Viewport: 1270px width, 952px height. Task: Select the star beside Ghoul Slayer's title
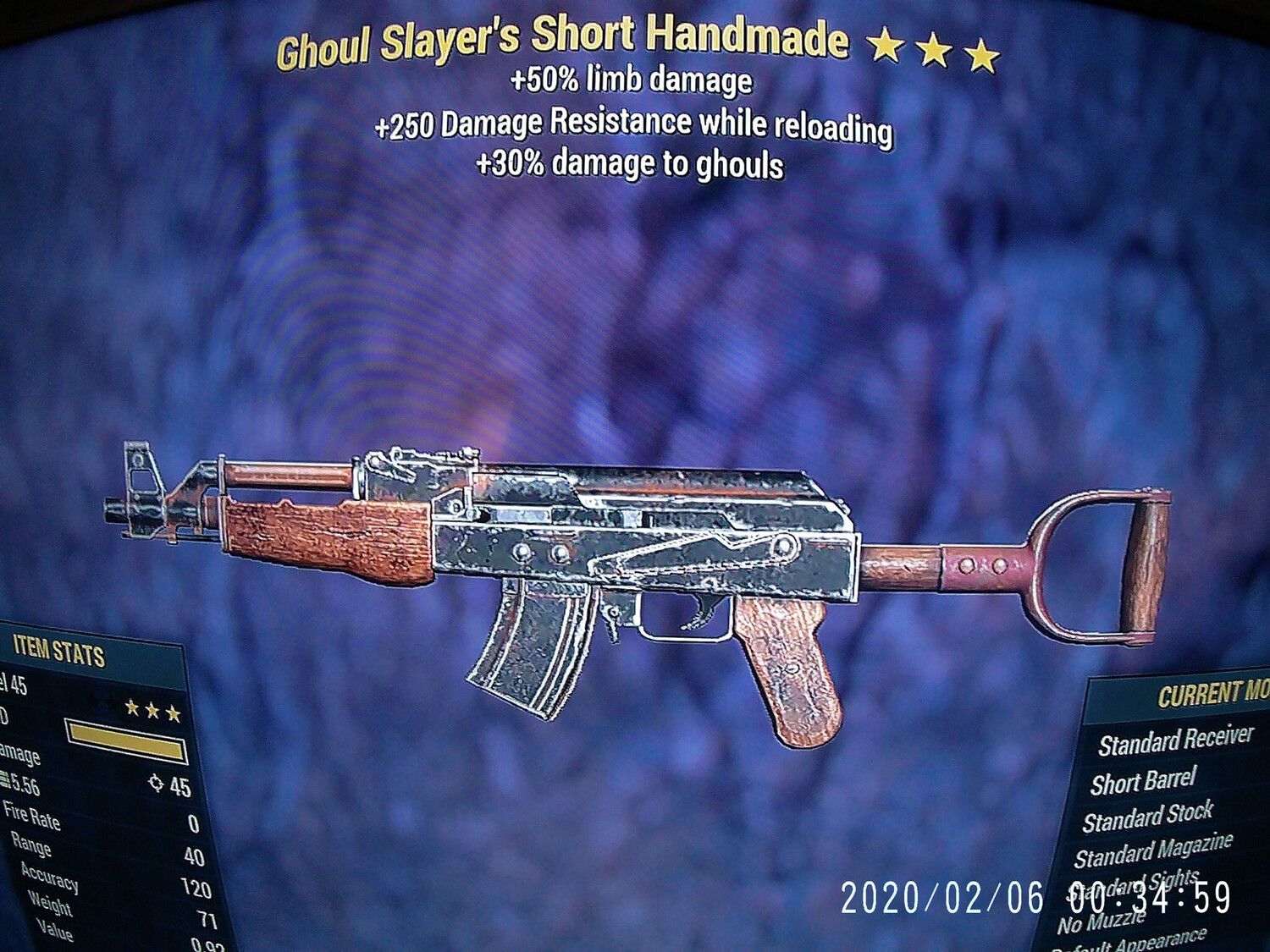click(884, 48)
